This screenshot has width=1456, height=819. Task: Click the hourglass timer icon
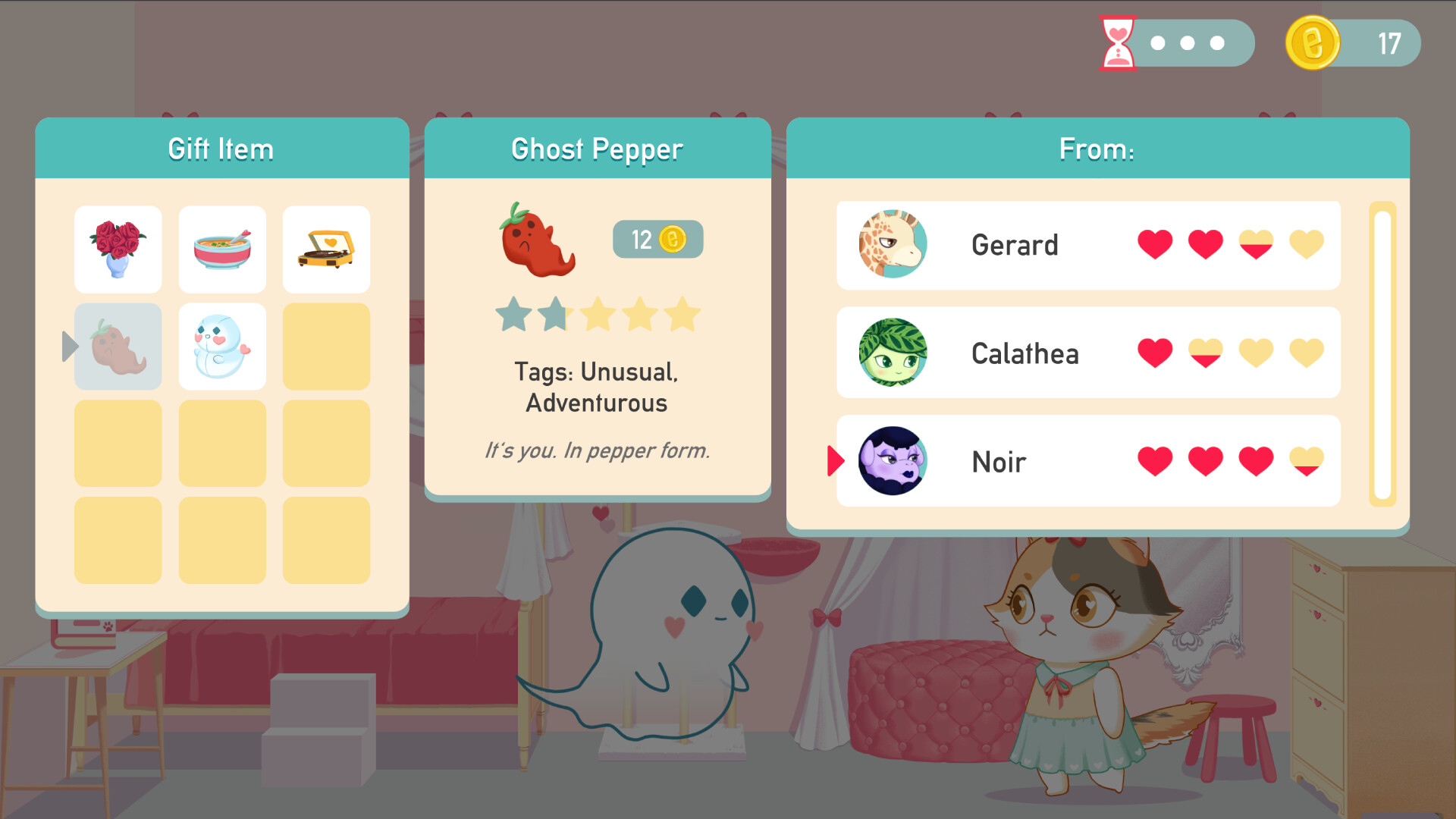1116,43
